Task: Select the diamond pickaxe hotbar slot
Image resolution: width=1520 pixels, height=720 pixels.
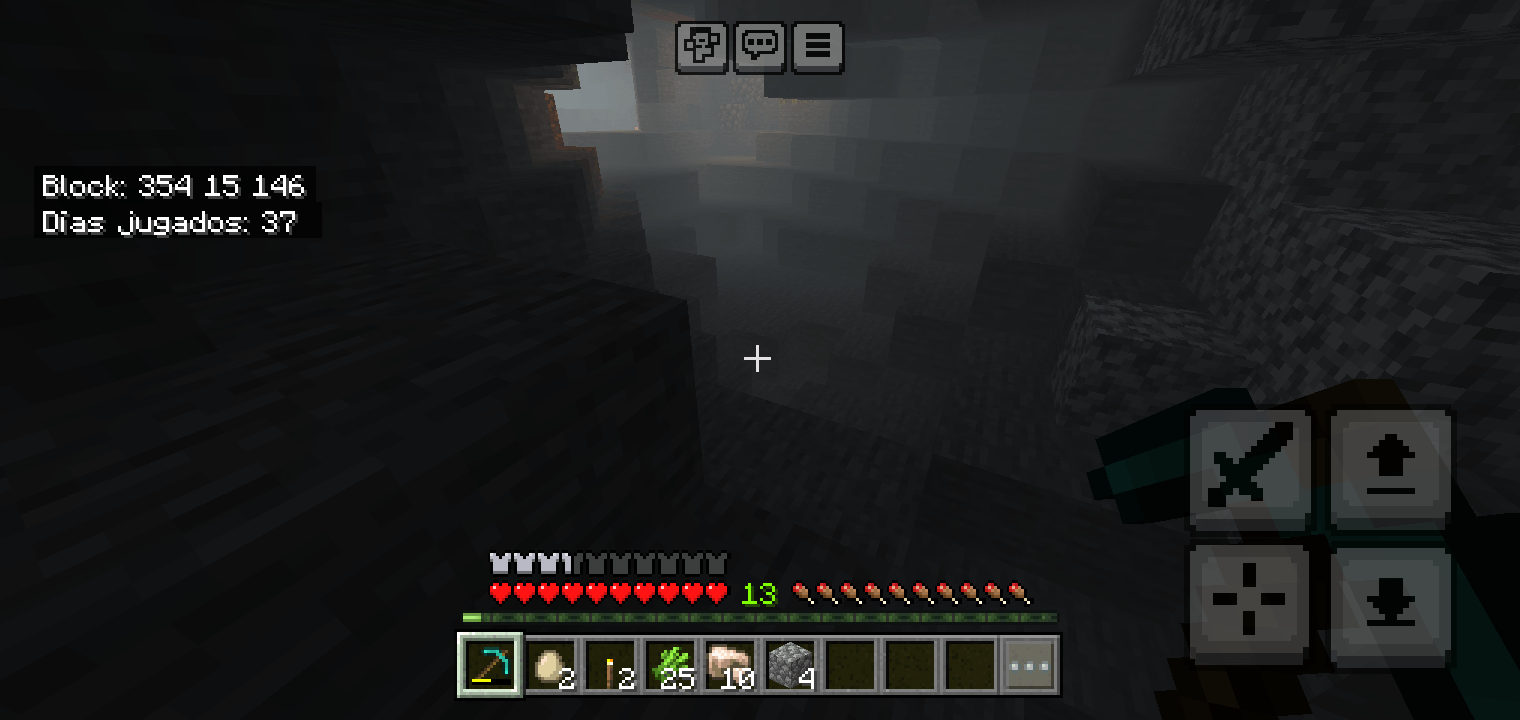Action: point(489,663)
